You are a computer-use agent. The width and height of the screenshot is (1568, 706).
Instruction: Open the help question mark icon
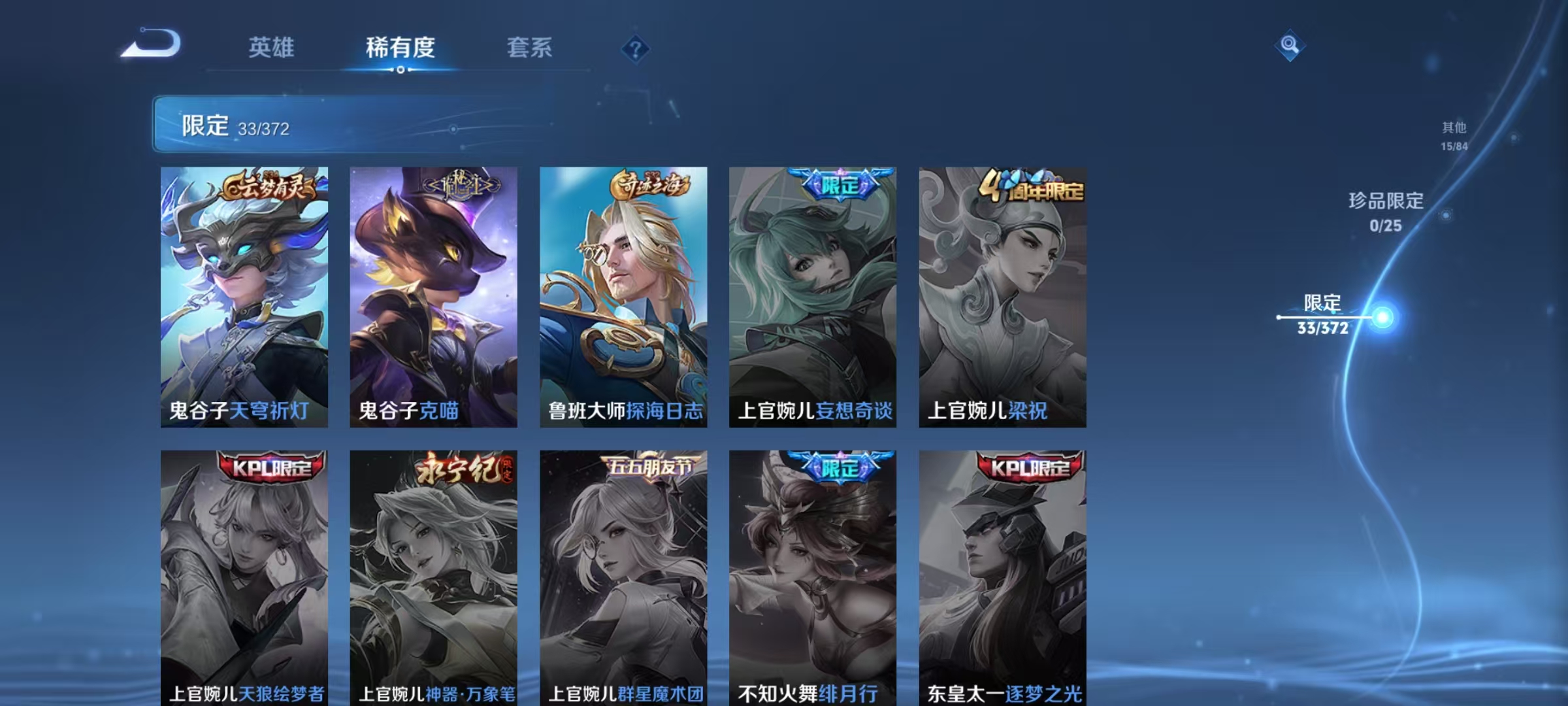click(x=636, y=48)
